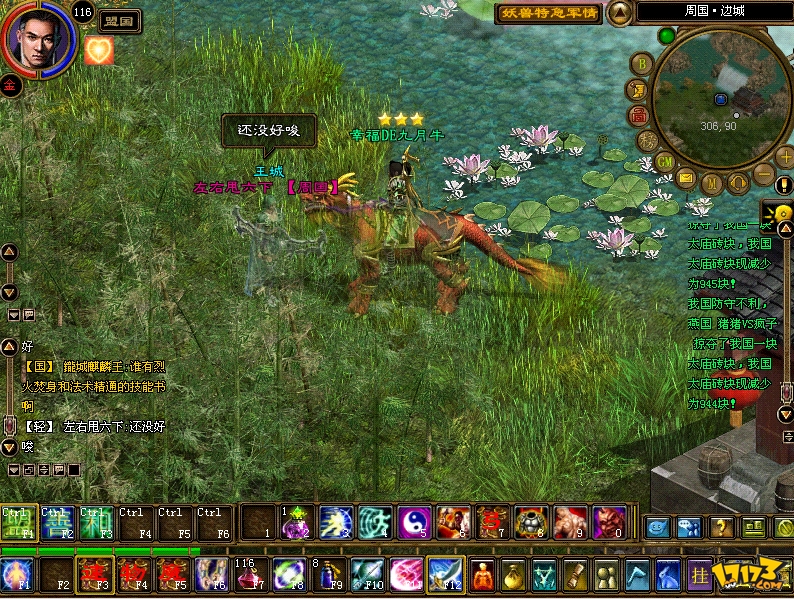Open the GM help button
This screenshot has width=794, height=599.
click(x=666, y=161)
